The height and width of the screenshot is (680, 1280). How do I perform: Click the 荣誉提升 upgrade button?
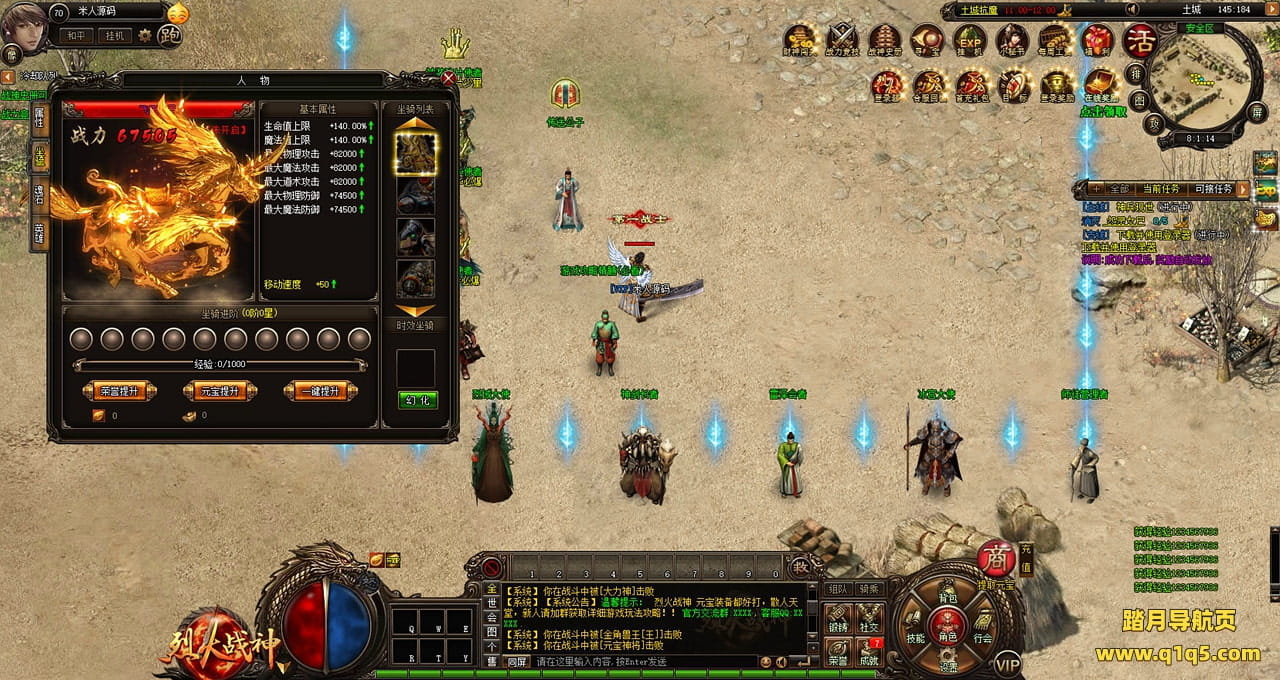point(119,391)
